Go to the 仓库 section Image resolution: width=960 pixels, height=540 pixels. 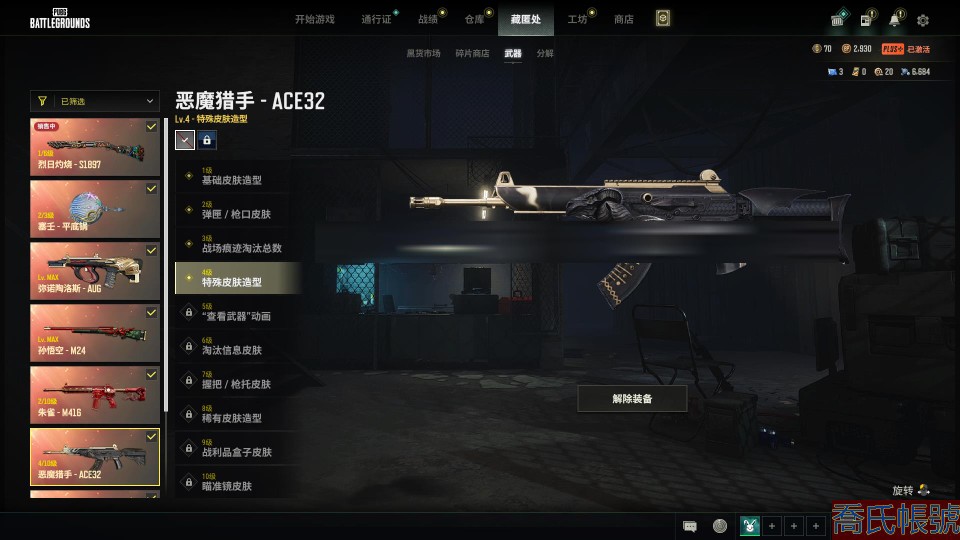[x=474, y=19]
